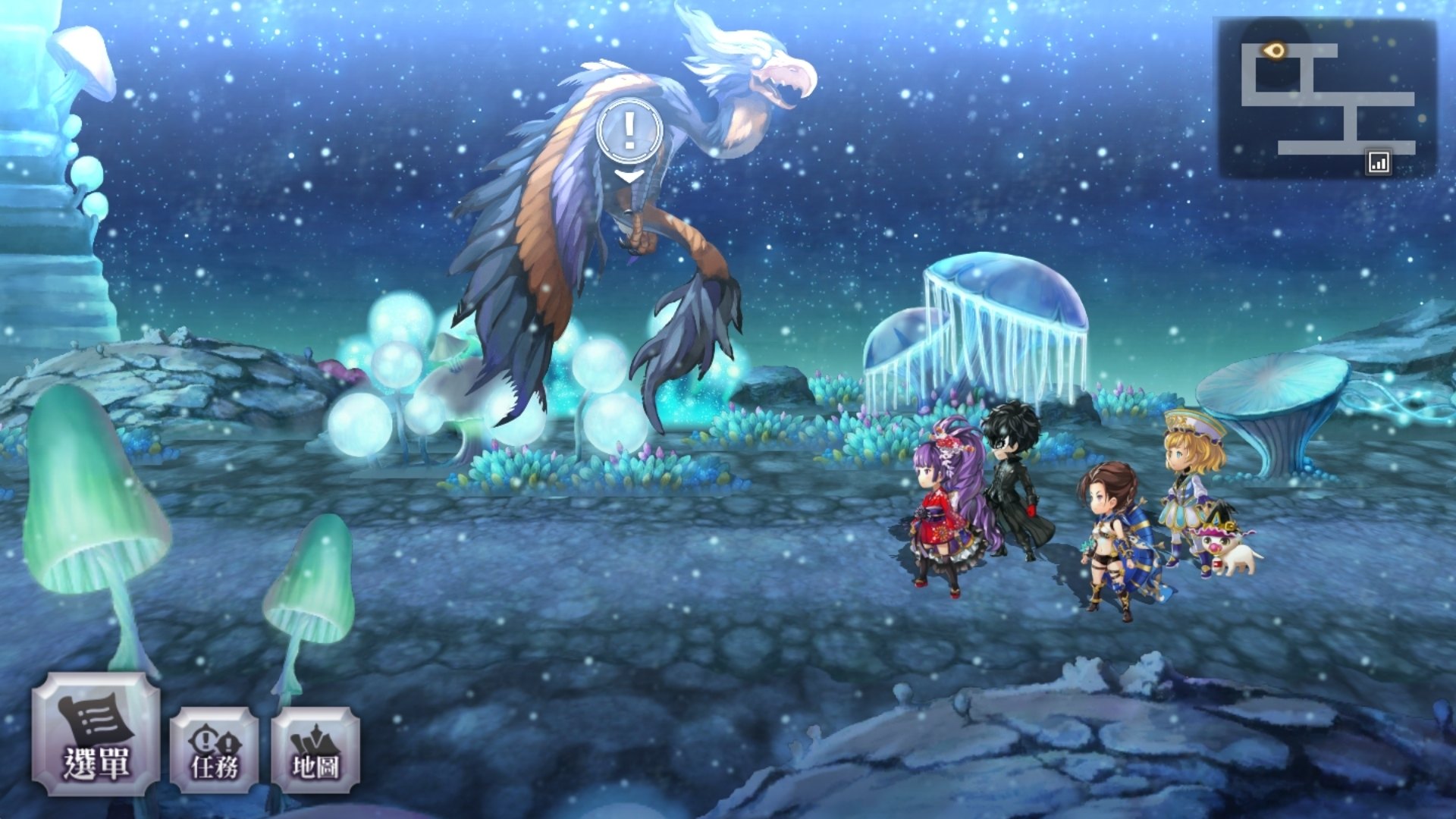Screen dimensions: 1456x819
Task: Open the 地圖 map screen
Action: point(315,750)
